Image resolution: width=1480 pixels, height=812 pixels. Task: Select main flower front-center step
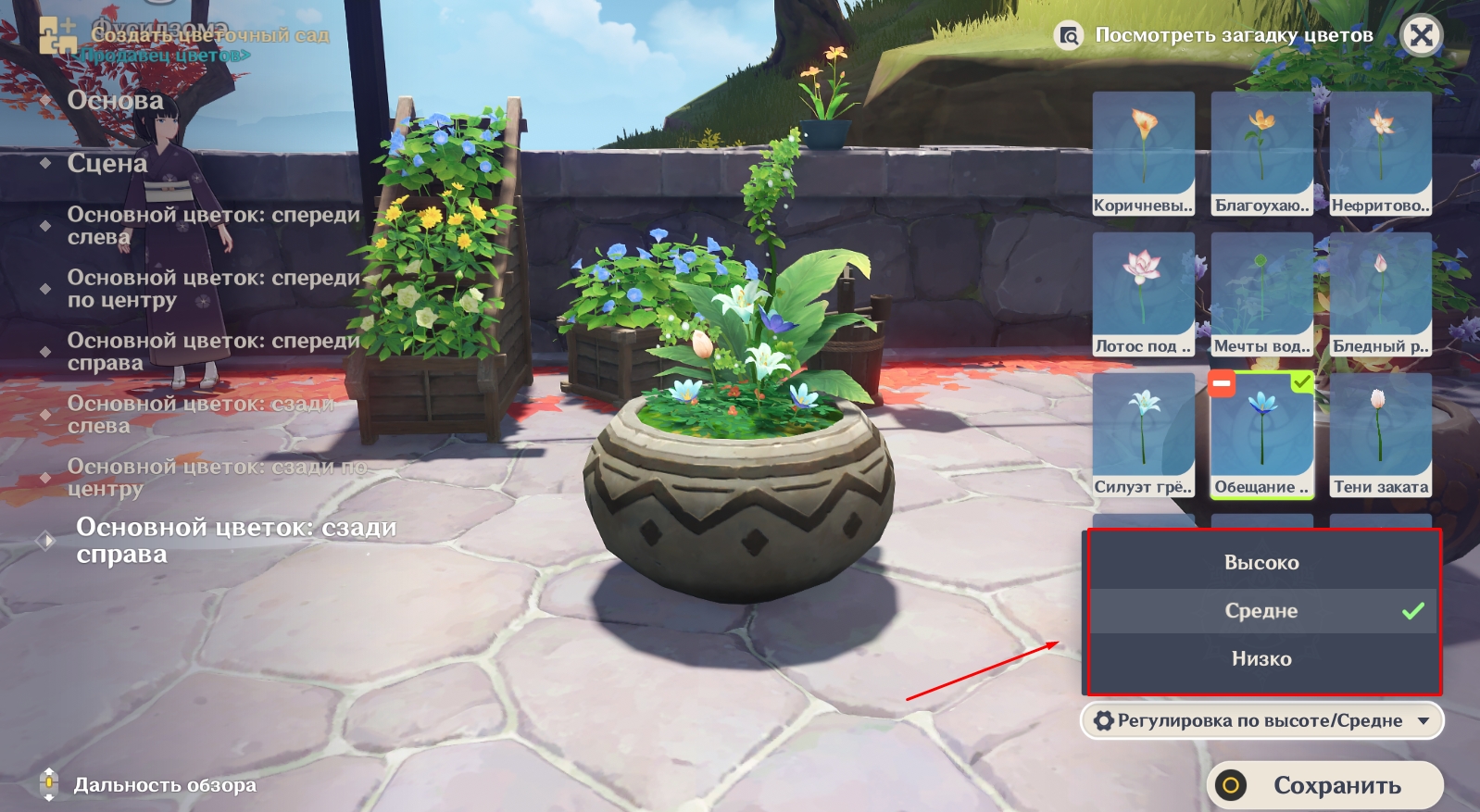(x=213, y=289)
